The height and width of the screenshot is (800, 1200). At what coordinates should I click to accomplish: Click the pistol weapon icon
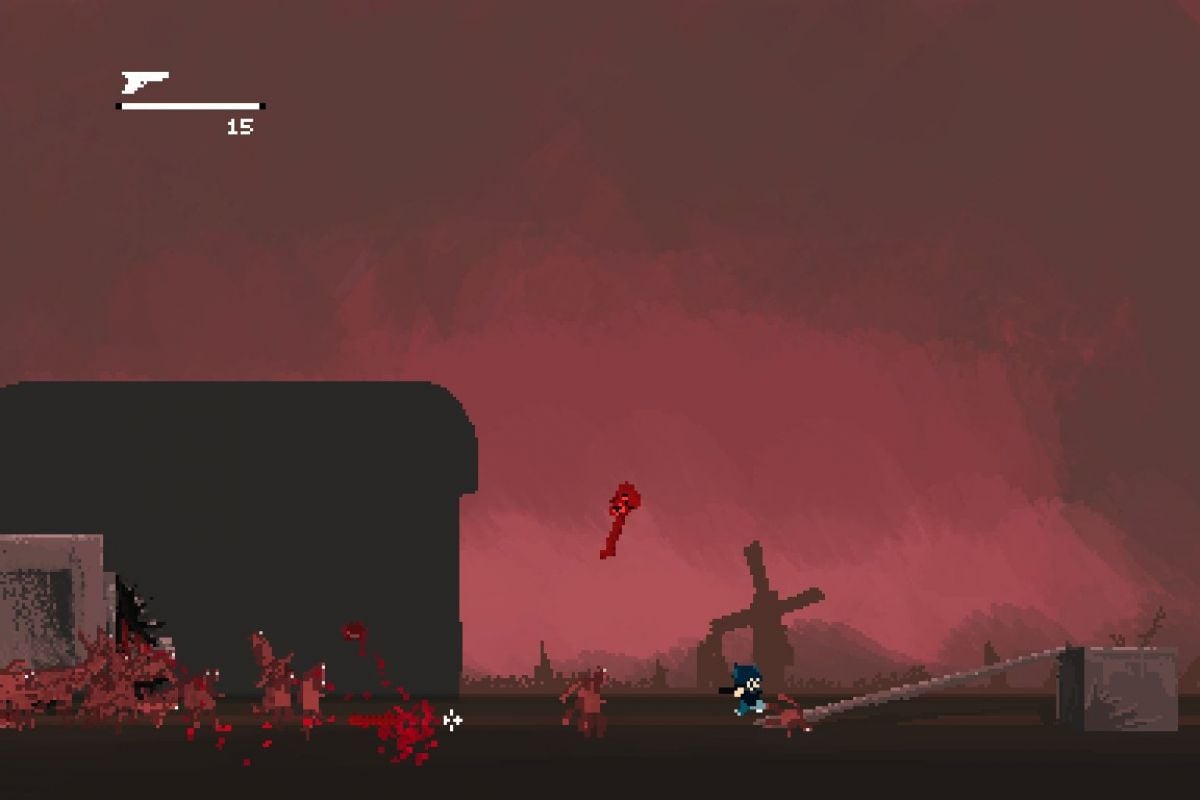click(x=143, y=81)
